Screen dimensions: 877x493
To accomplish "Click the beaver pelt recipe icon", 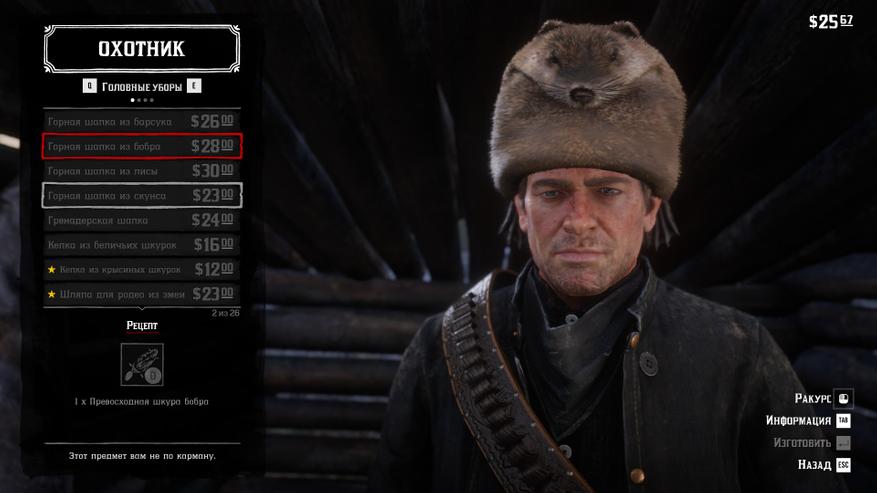I will pos(142,364).
